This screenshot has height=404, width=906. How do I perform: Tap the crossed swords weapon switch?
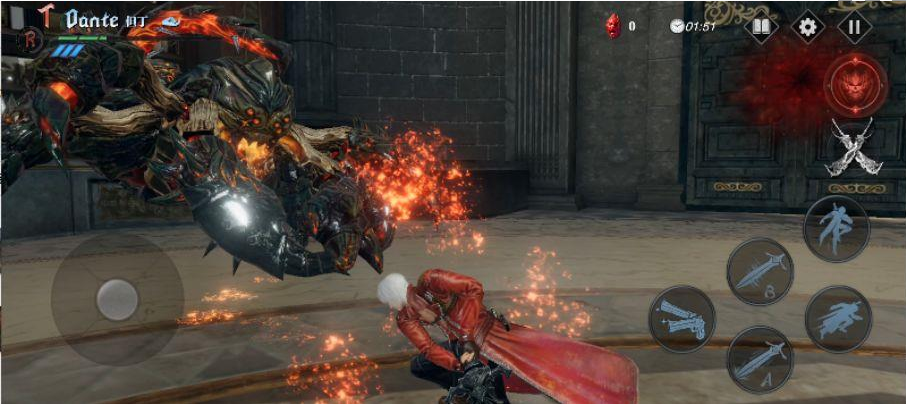pyautogui.click(x=852, y=146)
